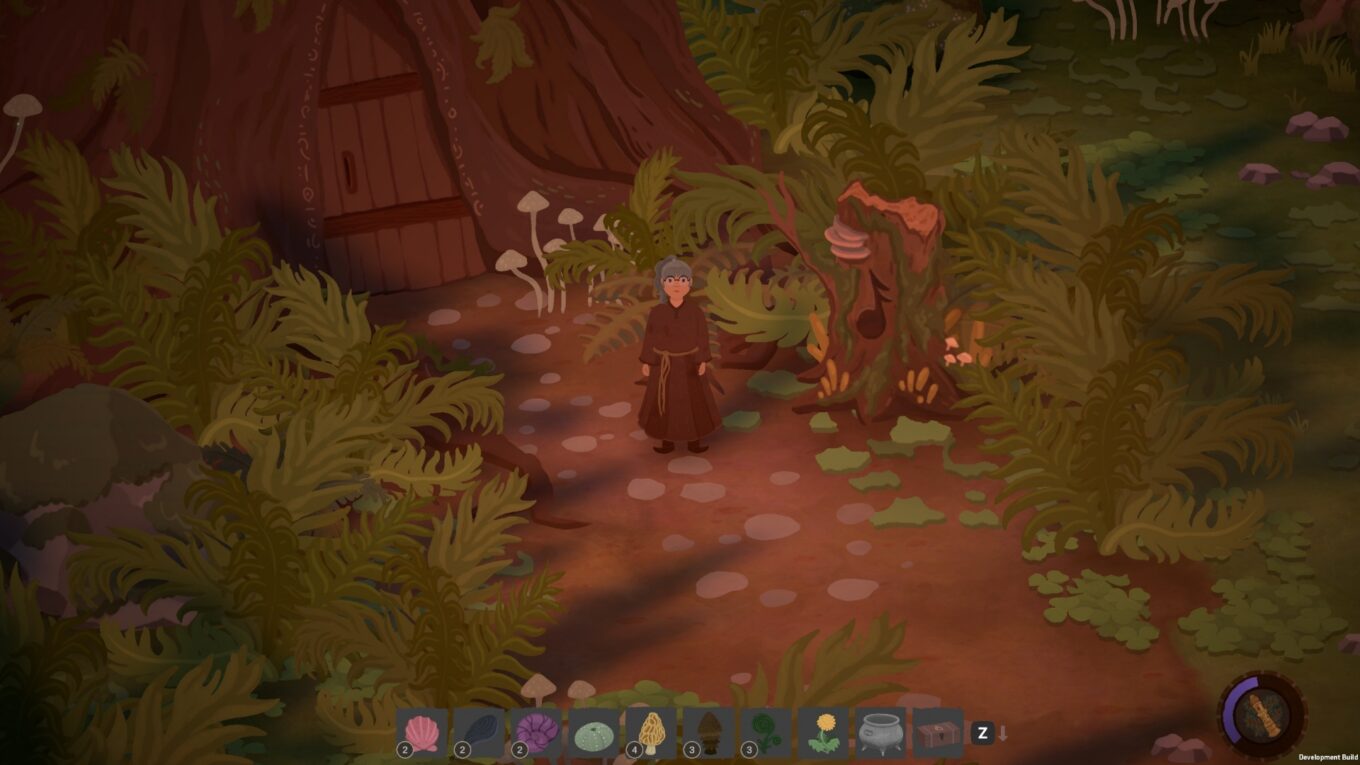Choose the dark brown mushroom slot
1360x765 pixels.
709,733
